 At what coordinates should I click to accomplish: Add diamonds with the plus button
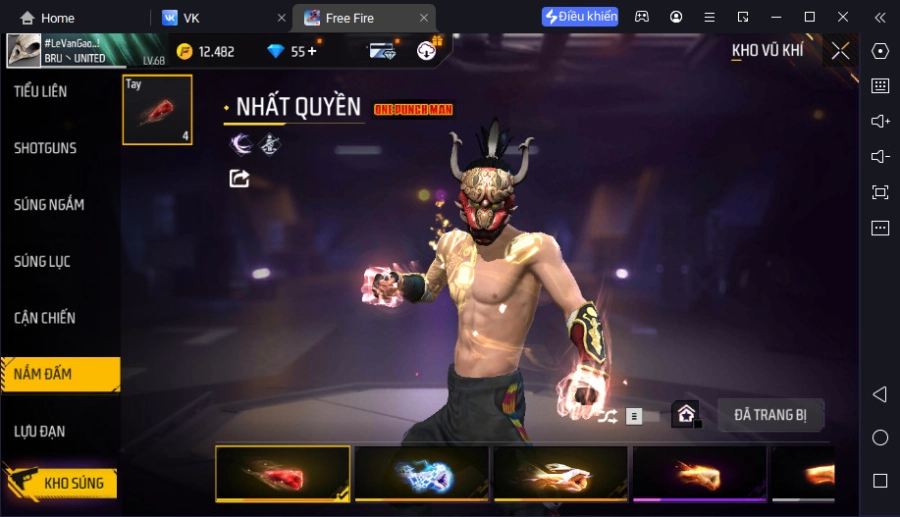coord(312,51)
